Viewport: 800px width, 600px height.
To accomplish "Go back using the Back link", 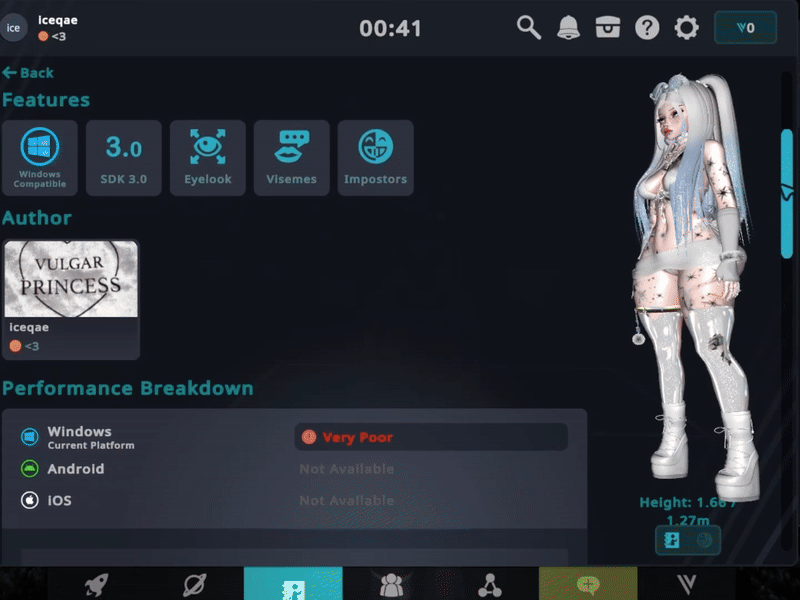I will click(x=28, y=73).
